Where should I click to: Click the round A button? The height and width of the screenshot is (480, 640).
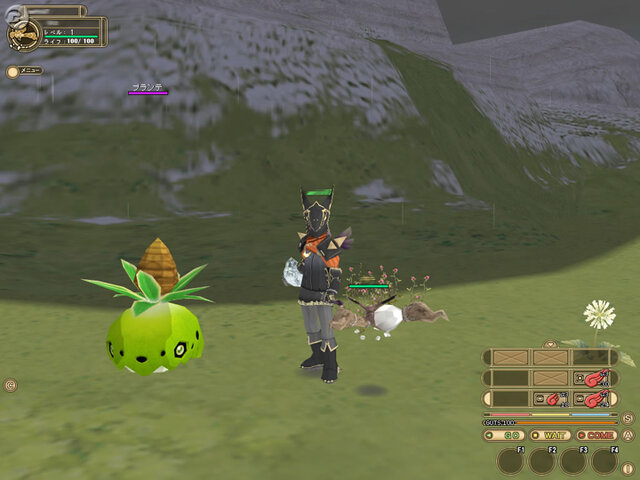click(x=628, y=435)
